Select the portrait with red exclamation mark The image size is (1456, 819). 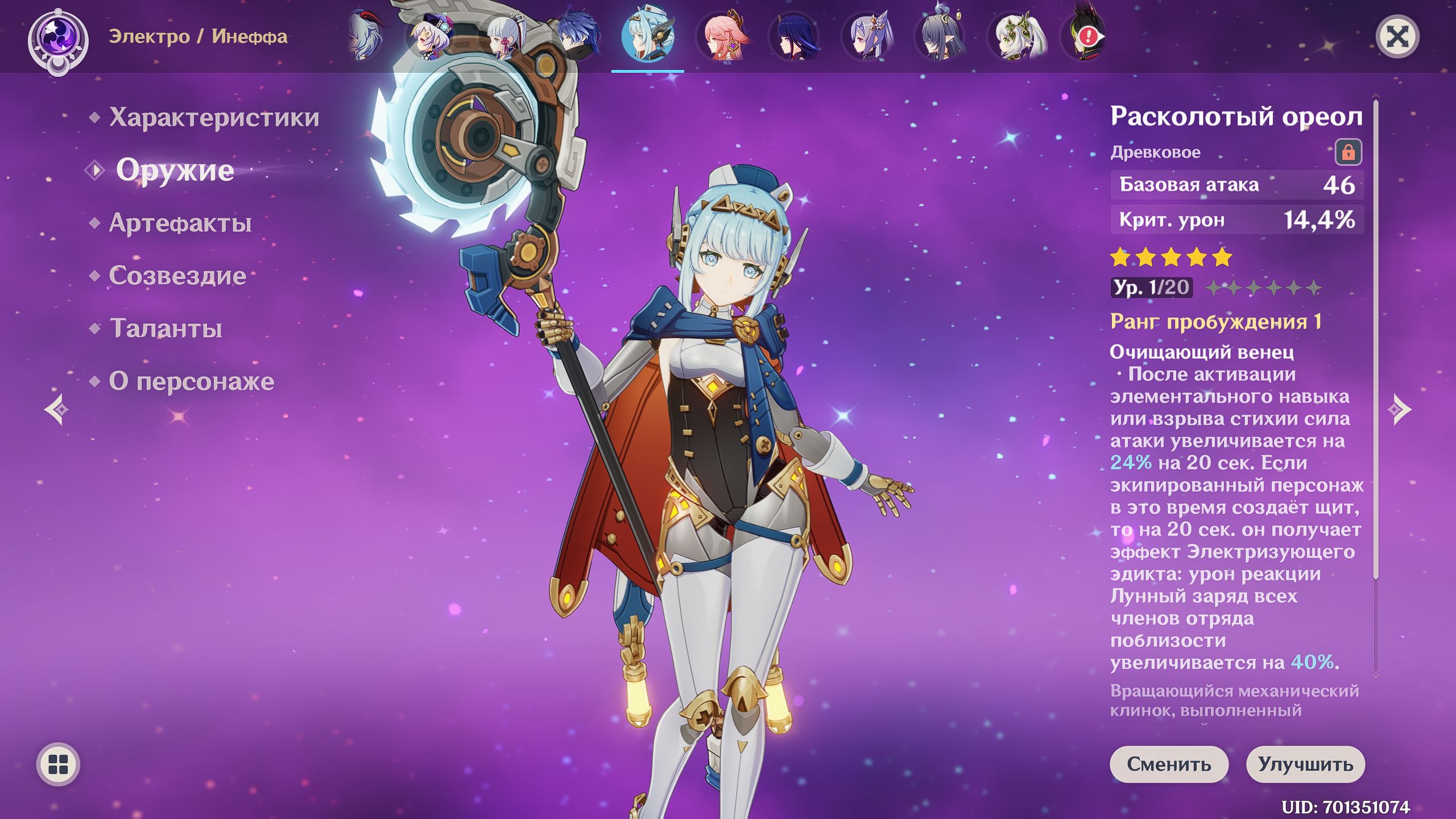(x=1085, y=38)
